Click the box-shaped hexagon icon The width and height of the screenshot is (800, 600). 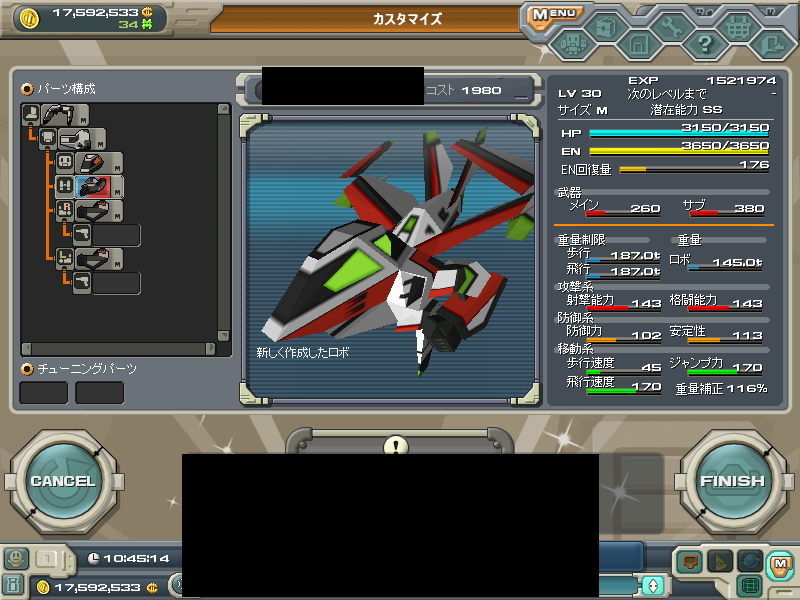pyautogui.click(x=604, y=26)
